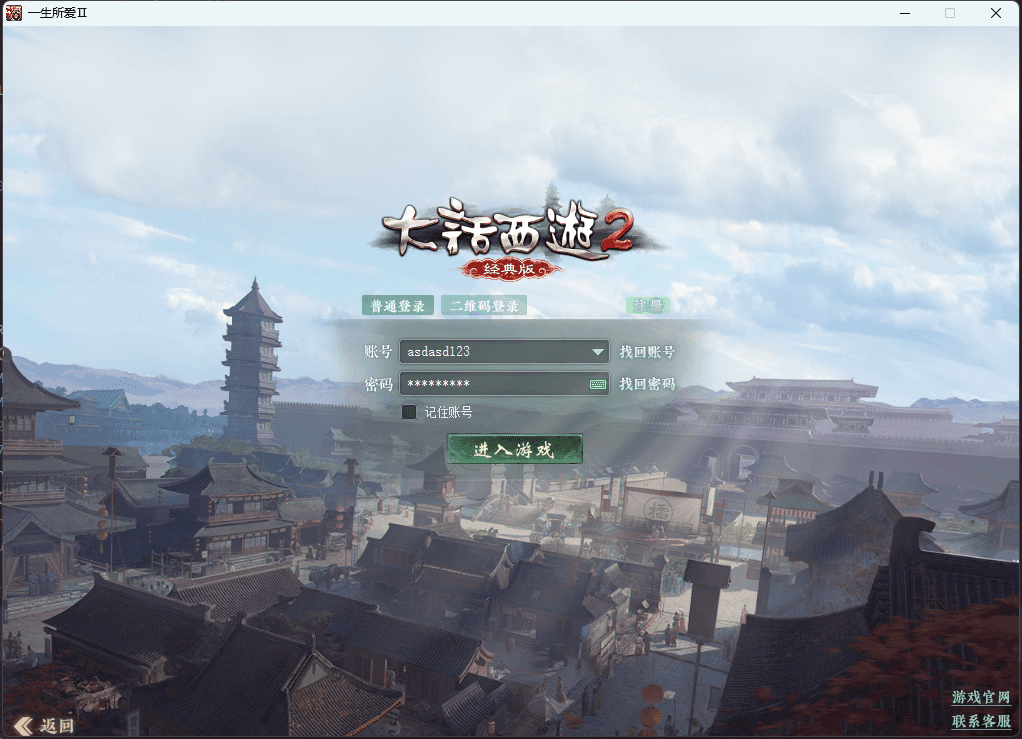This screenshot has width=1022, height=739.
Task: Select 找回账号 to recover account
Action: [x=647, y=352]
